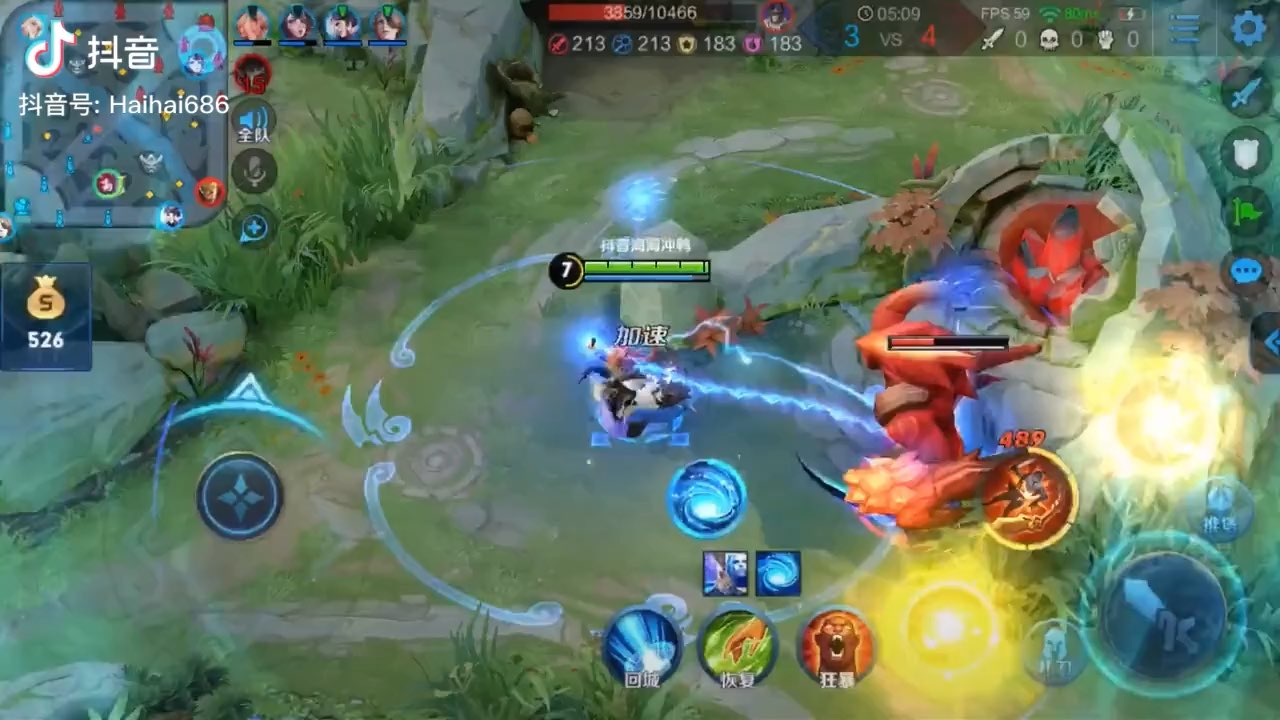This screenshot has height=720, width=1280.
Task: Send the shield retreat signal
Action: click(x=1246, y=152)
